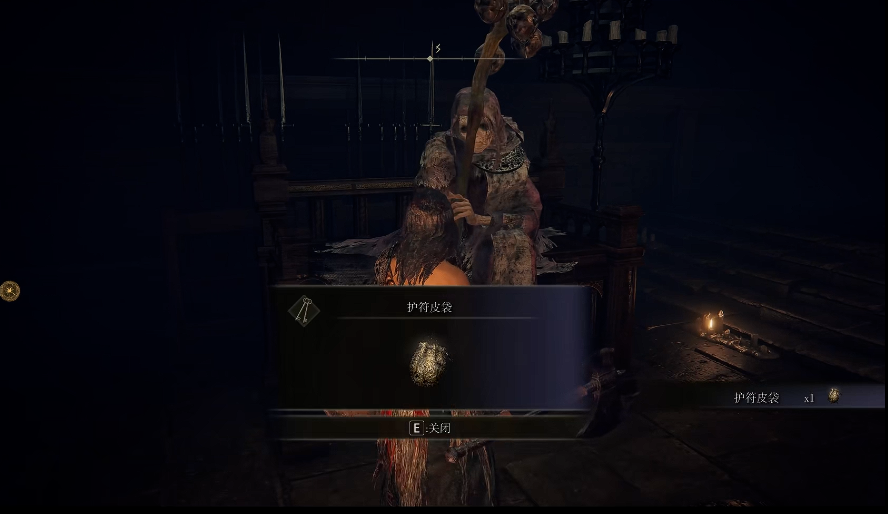Close the 护符皮袋 item popup with 关闭
This screenshot has height=514, width=888.
(431, 427)
